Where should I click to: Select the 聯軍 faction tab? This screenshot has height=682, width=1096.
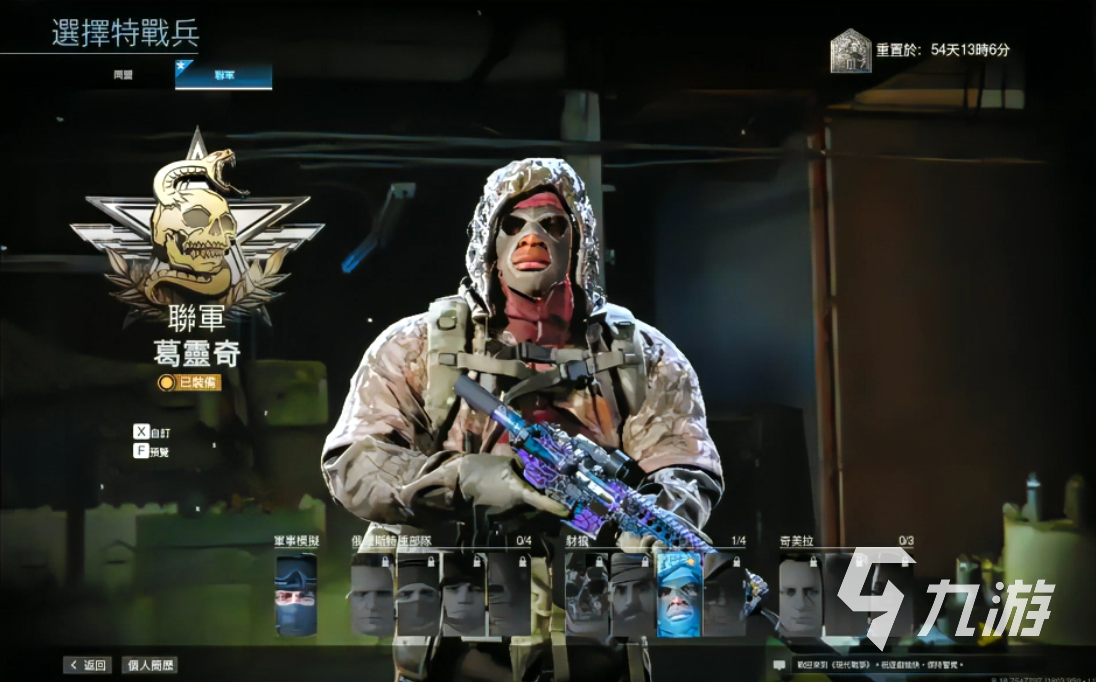pyautogui.click(x=223, y=76)
